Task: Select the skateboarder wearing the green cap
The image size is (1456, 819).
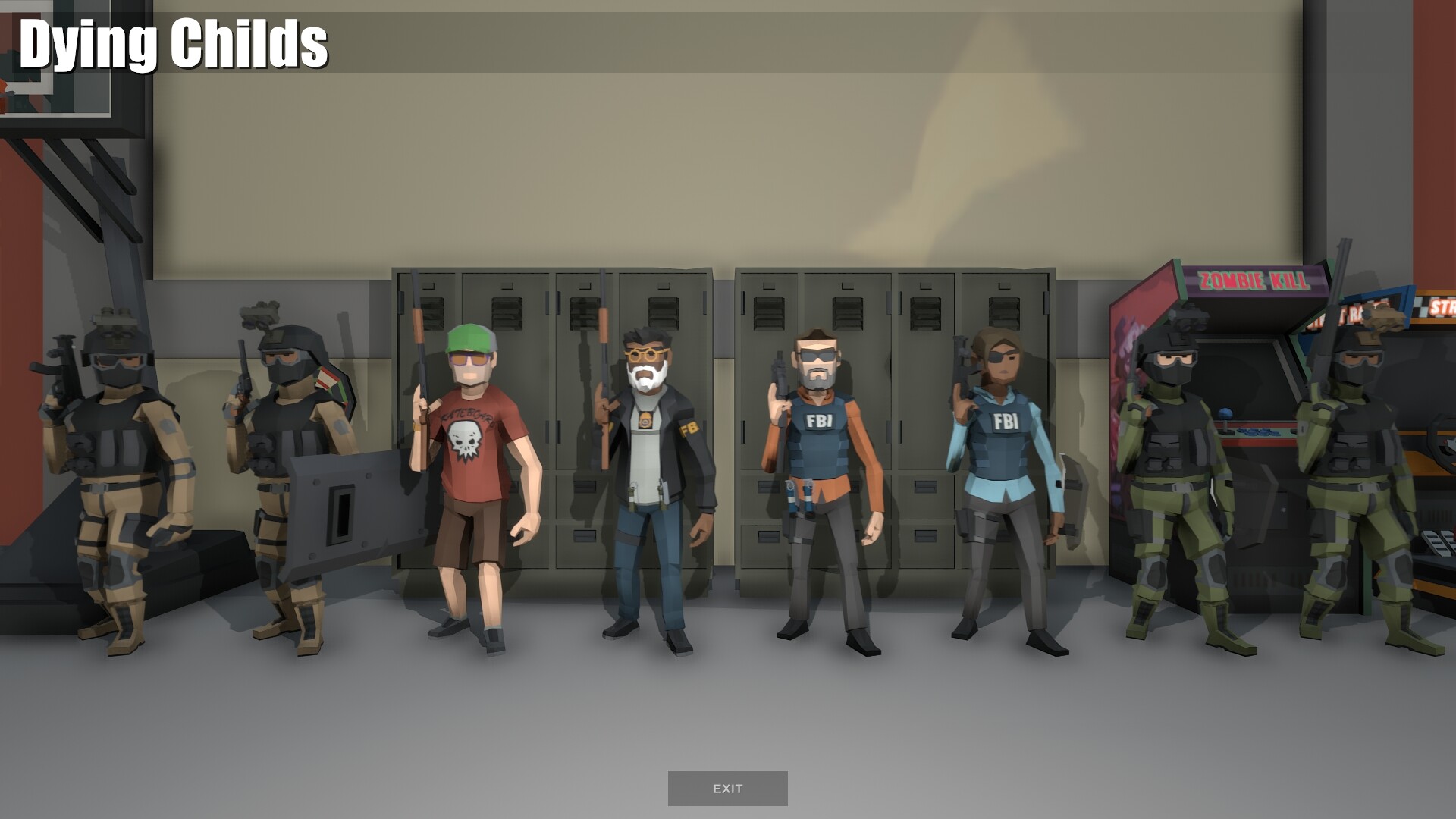Action: pyautogui.click(x=470, y=470)
